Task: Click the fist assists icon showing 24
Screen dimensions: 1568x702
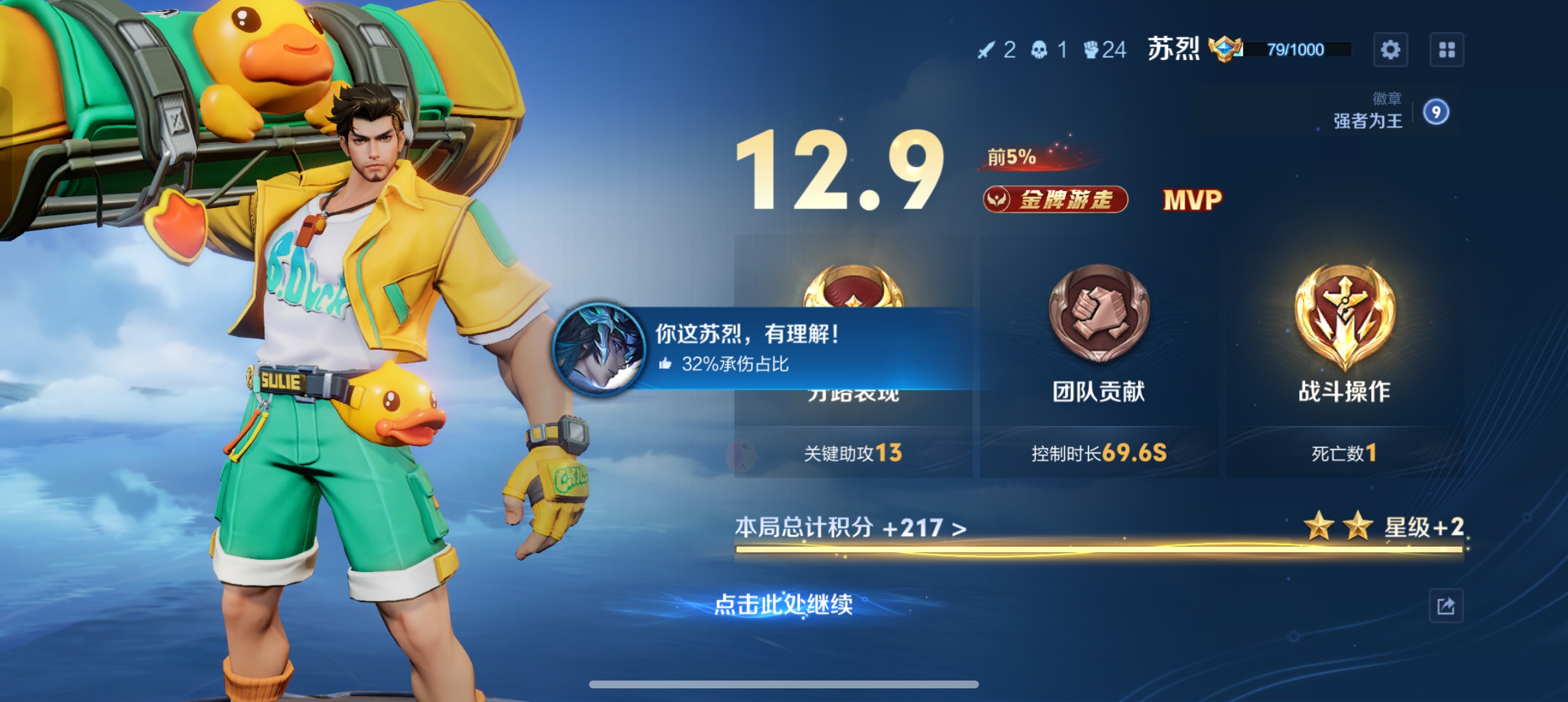Action: 1092,49
